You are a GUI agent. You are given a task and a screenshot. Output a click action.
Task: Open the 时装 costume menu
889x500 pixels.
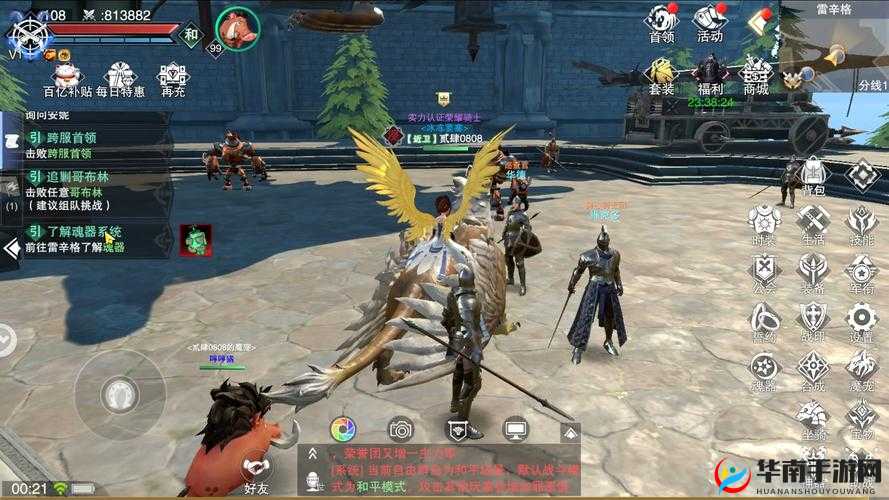point(765,224)
